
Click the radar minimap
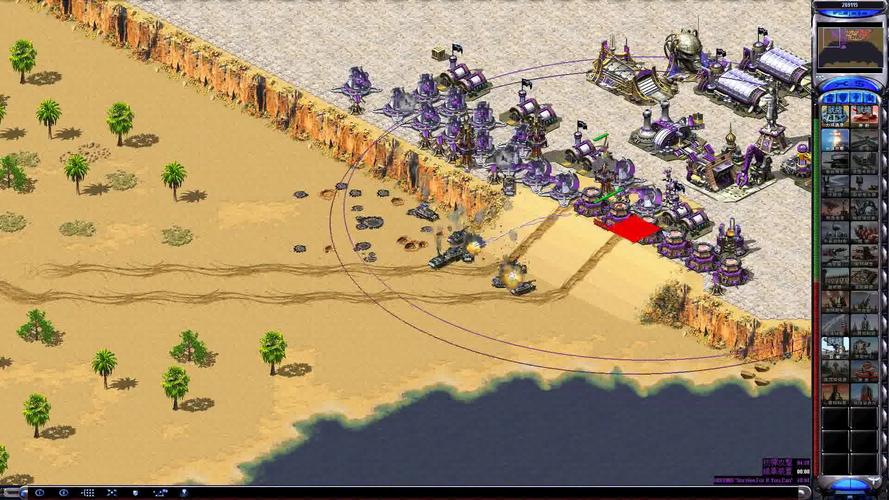pyautogui.click(x=849, y=46)
